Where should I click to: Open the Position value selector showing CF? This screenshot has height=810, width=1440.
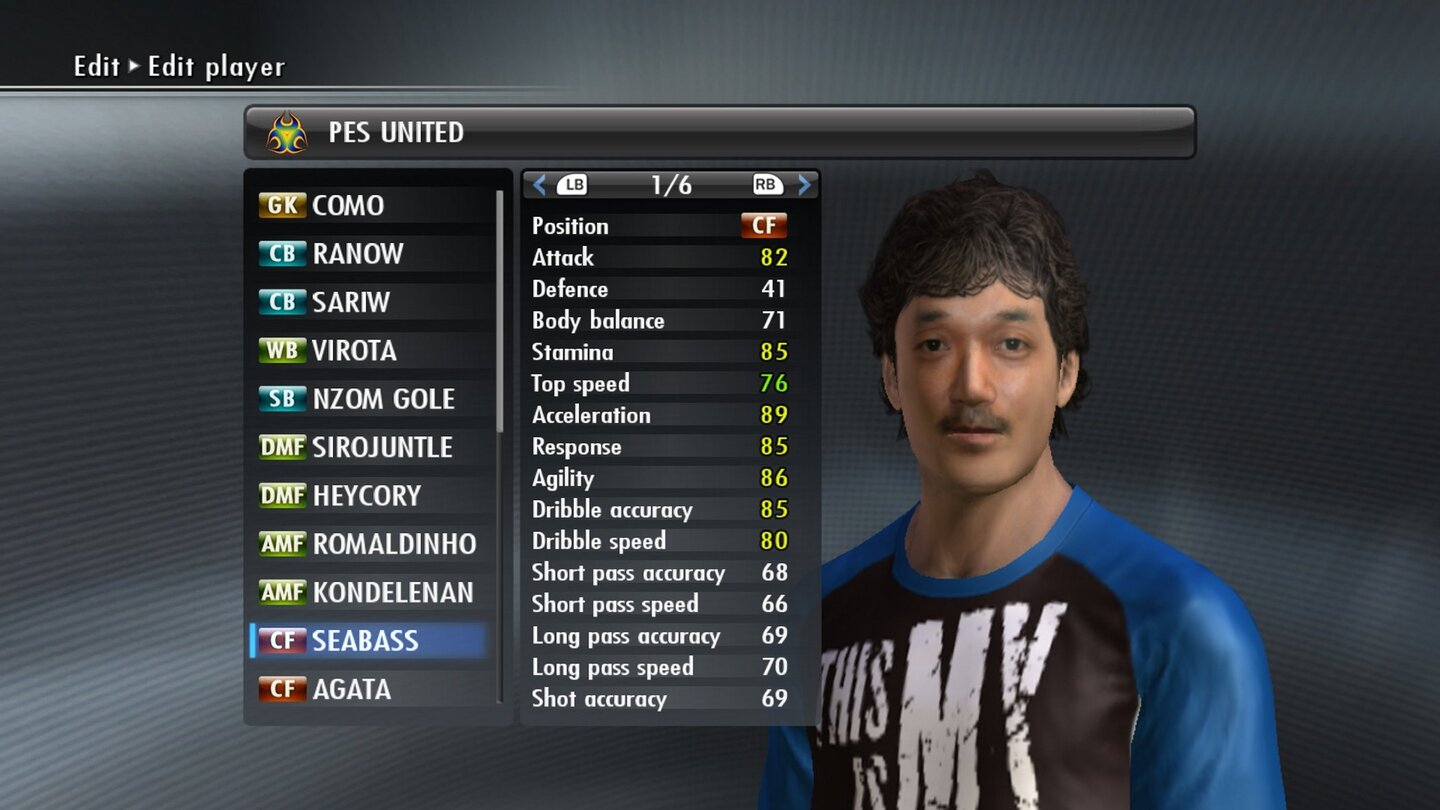click(x=766, y=225)
